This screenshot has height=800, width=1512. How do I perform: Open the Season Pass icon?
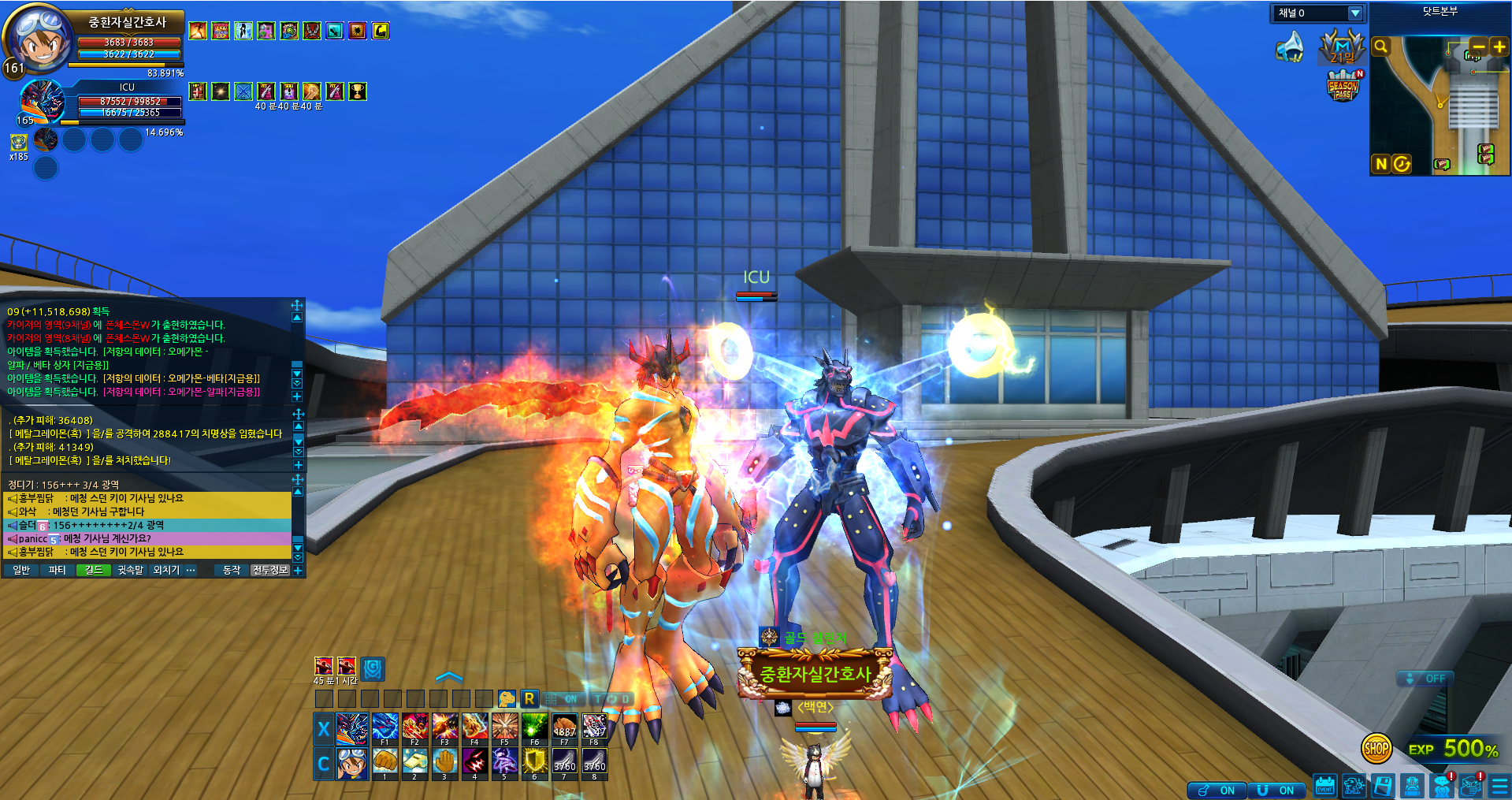1343,86
